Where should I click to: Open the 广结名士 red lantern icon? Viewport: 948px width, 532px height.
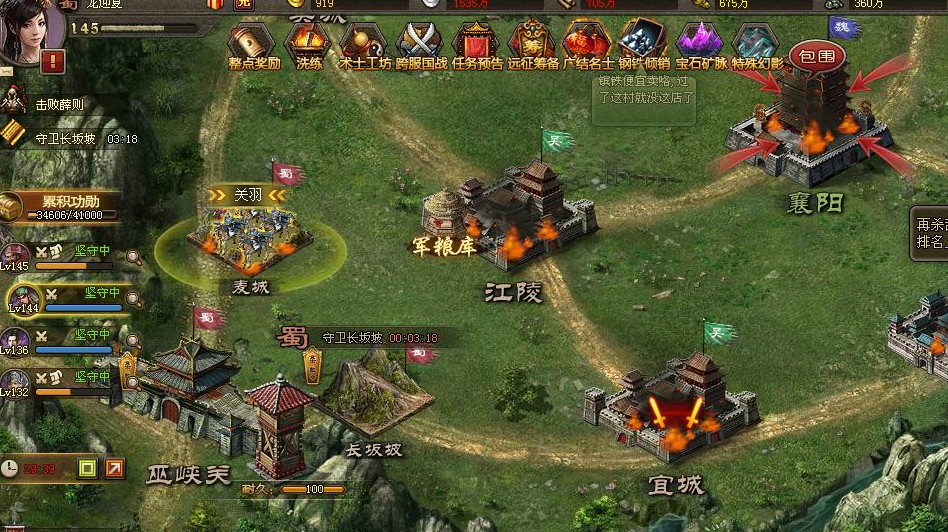588,43
